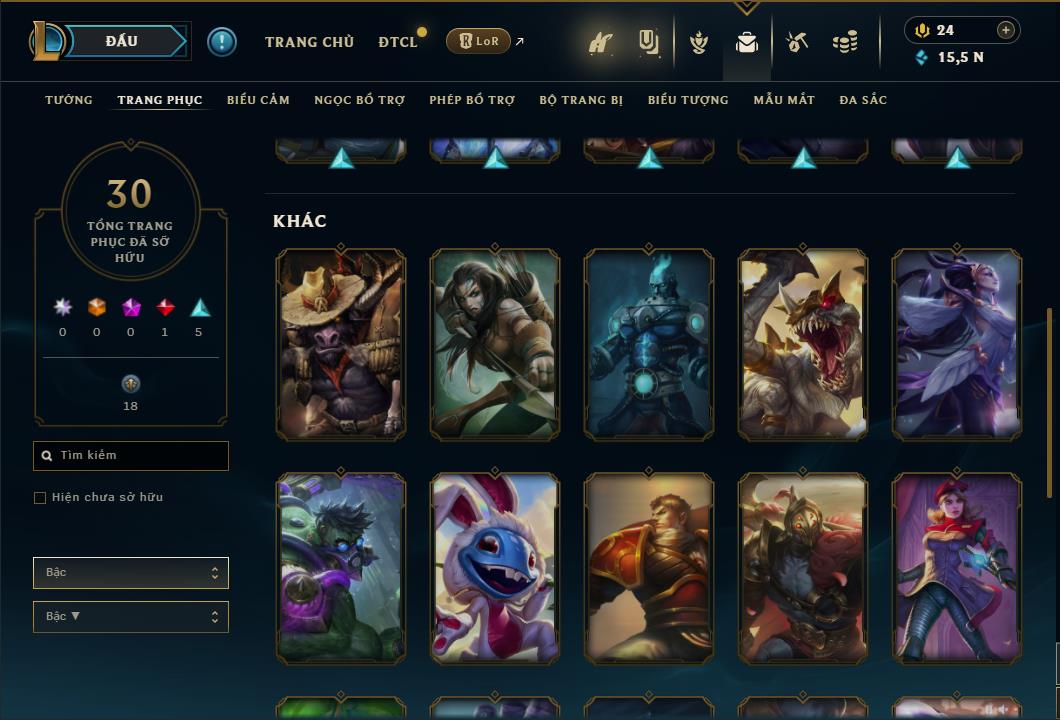1060x720 pixels.
Task: Click the ĐẤU play button
Action: pyautogui.click(x=121, y=41)
